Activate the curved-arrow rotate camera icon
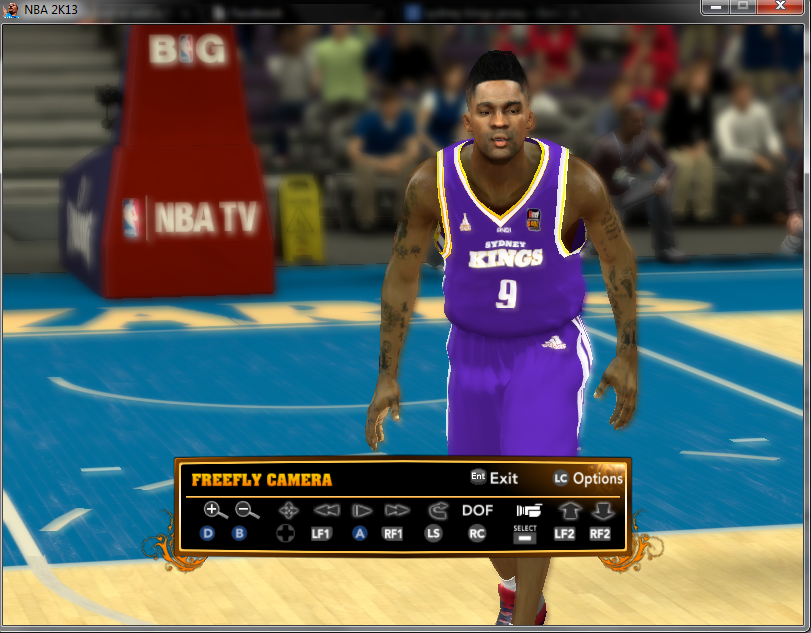The height and width of the screenshot is (633, 811). click(x=435, y=510)
